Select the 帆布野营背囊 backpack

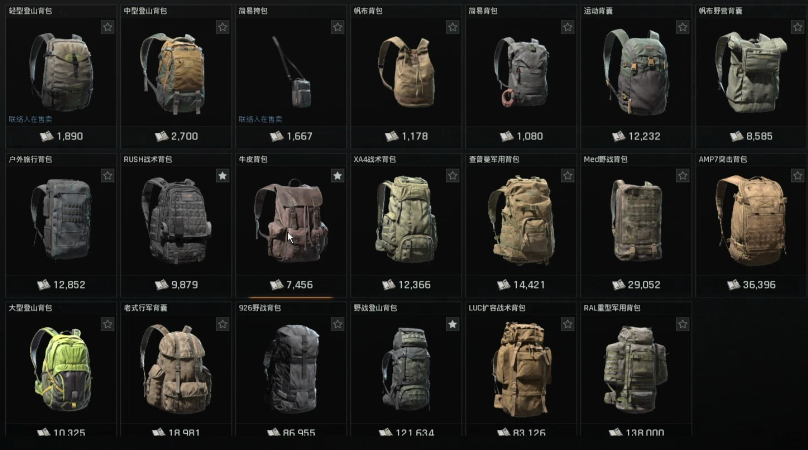[750, 73]
